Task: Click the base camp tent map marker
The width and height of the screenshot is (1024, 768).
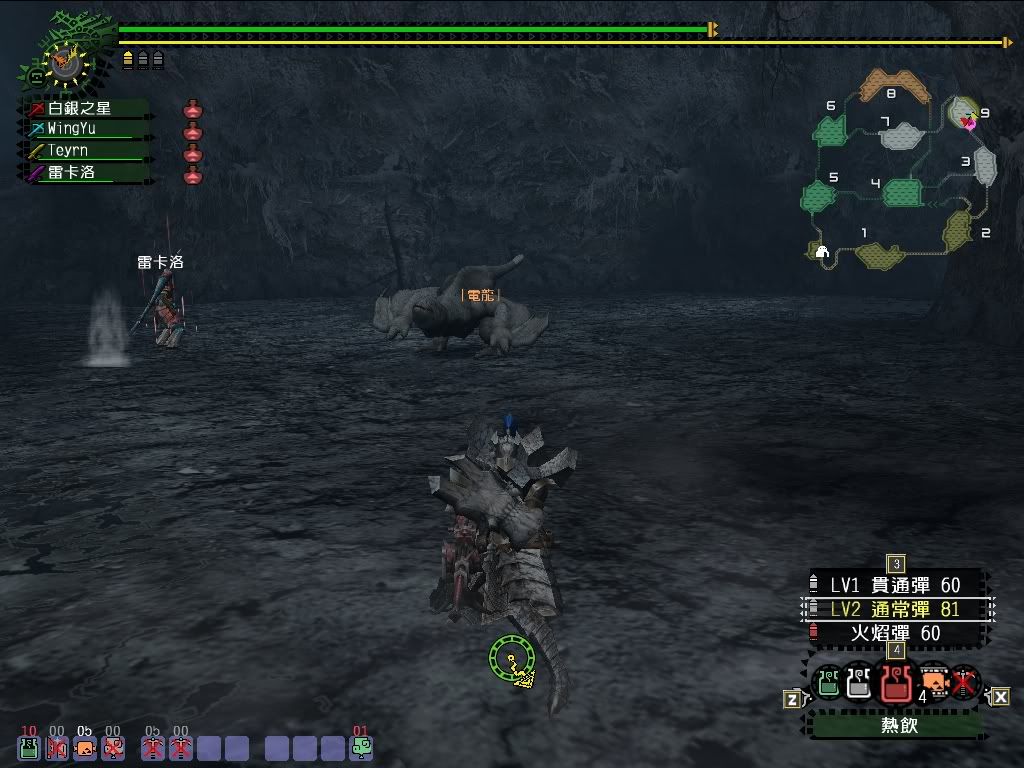Action: 822,252
